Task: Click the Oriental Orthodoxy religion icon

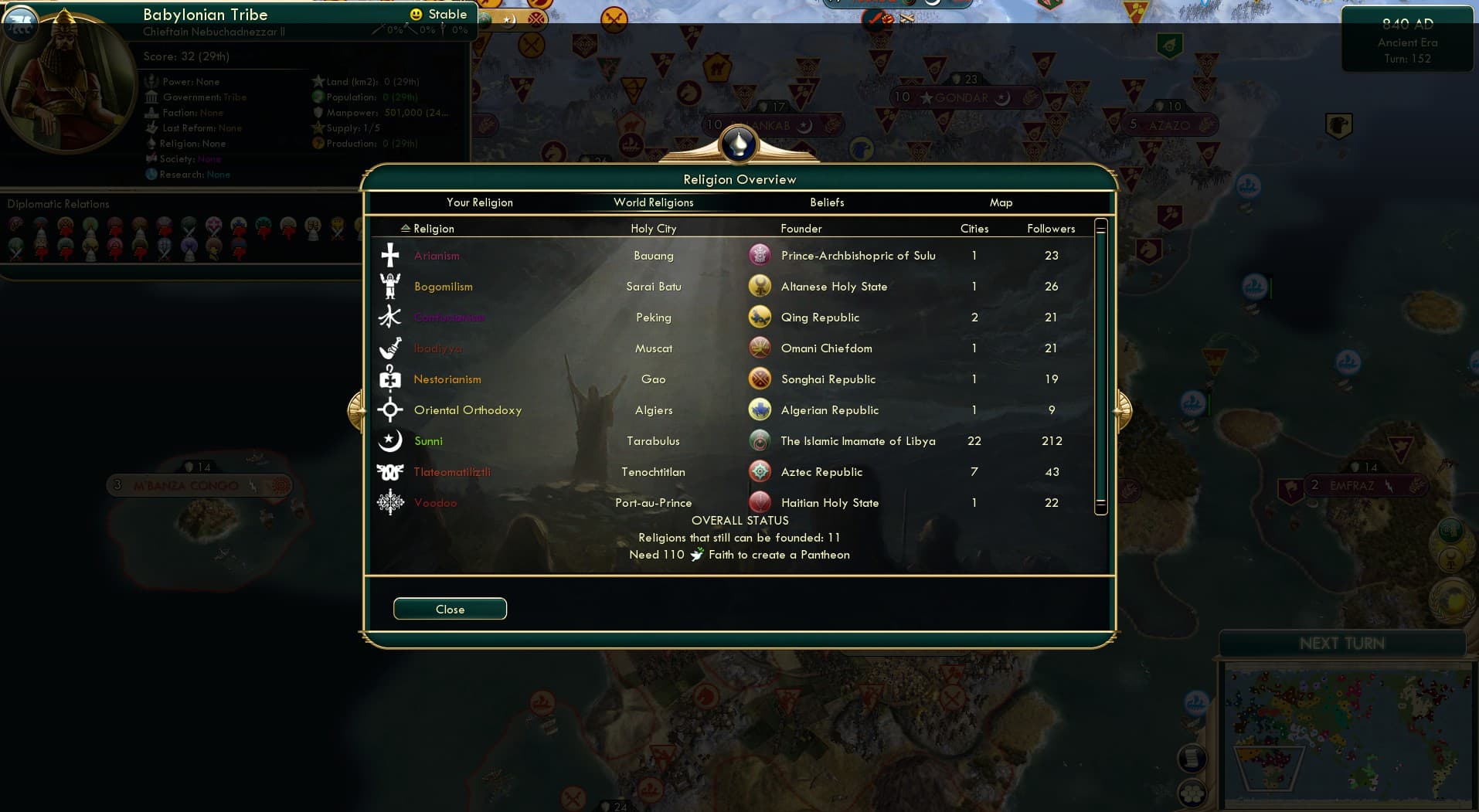Action: [x=389, y=409]
